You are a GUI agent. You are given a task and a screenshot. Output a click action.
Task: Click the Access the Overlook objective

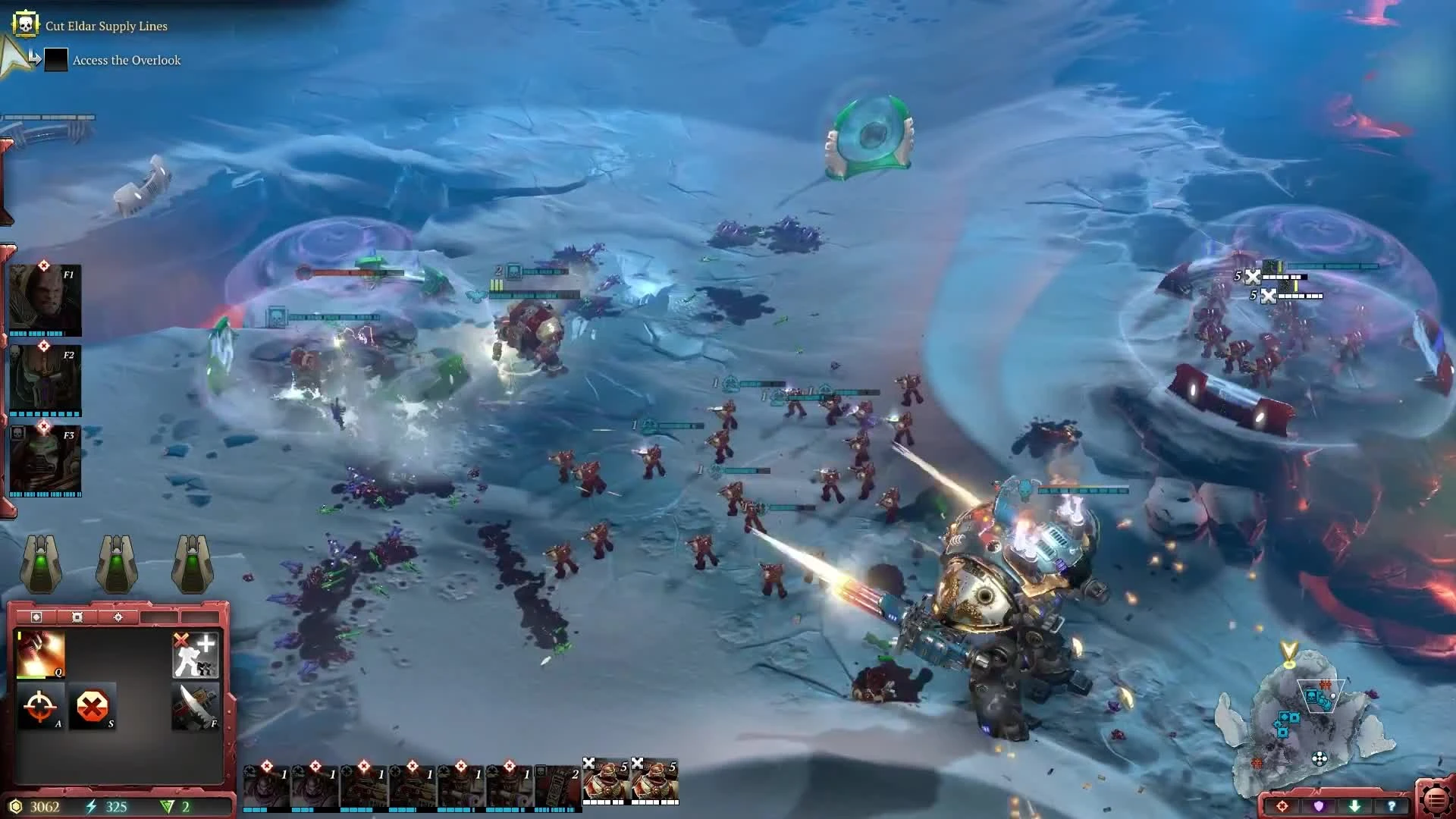125,59
